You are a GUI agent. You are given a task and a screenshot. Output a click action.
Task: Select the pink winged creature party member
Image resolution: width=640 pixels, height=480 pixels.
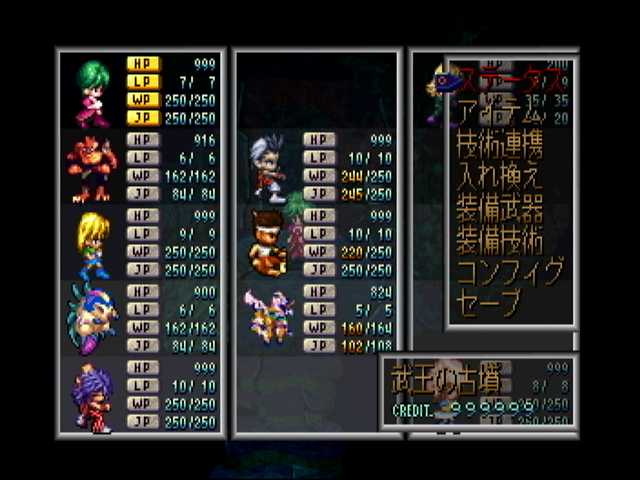(x=270, y=315)
